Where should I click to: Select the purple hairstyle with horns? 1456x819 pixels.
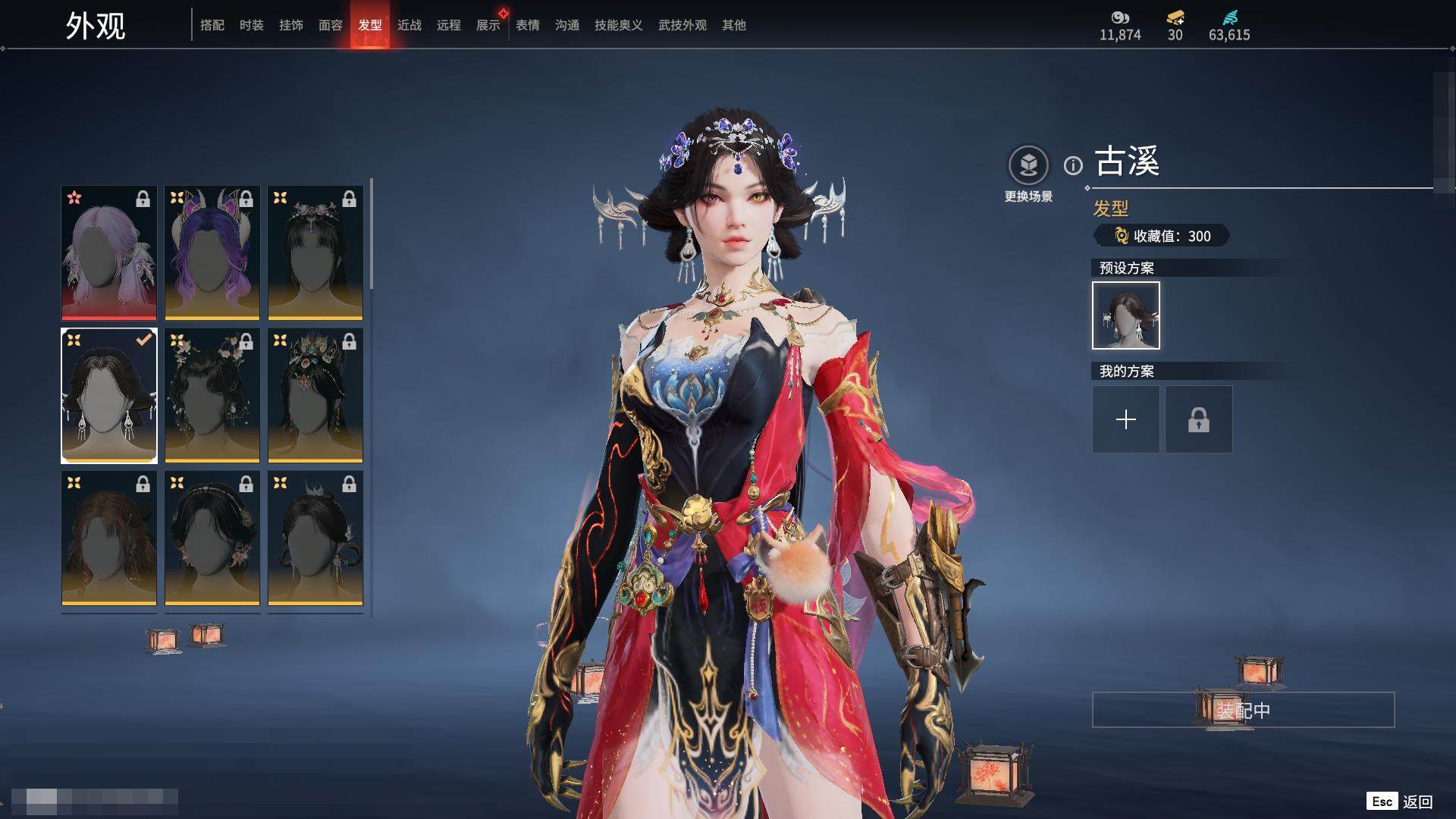coord(212,253)
